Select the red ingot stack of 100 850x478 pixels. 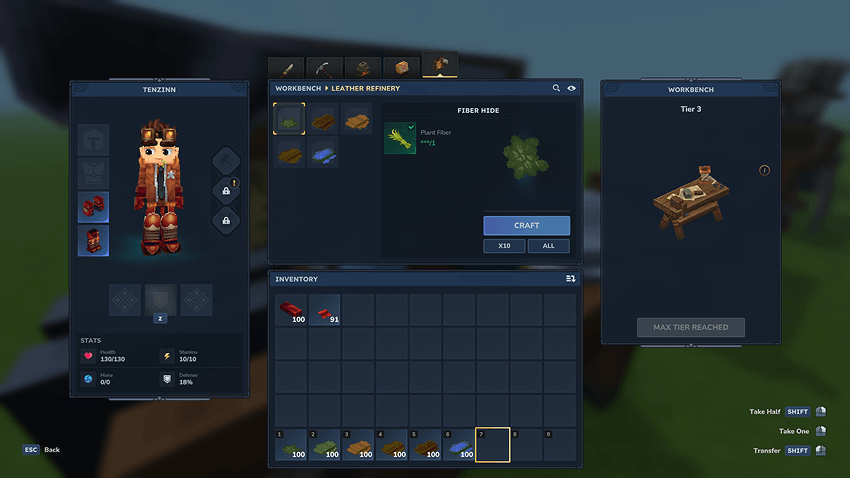[x=291, y=310]
